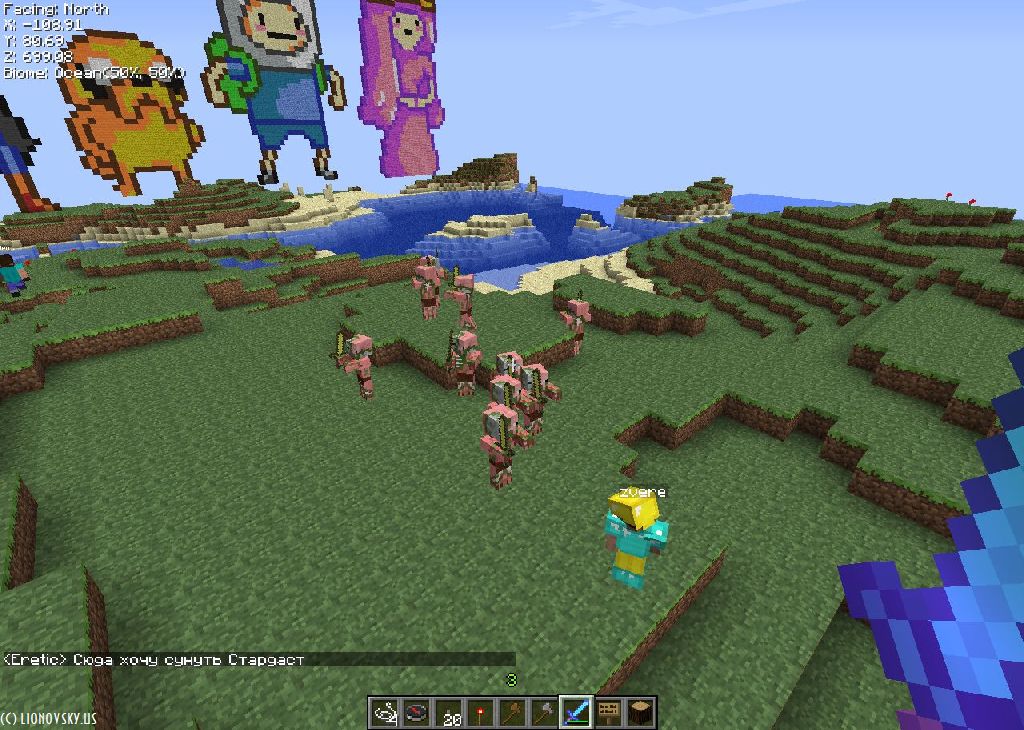Select the compass hotbar slot
1024x730 pixels.
pos(416,712)
